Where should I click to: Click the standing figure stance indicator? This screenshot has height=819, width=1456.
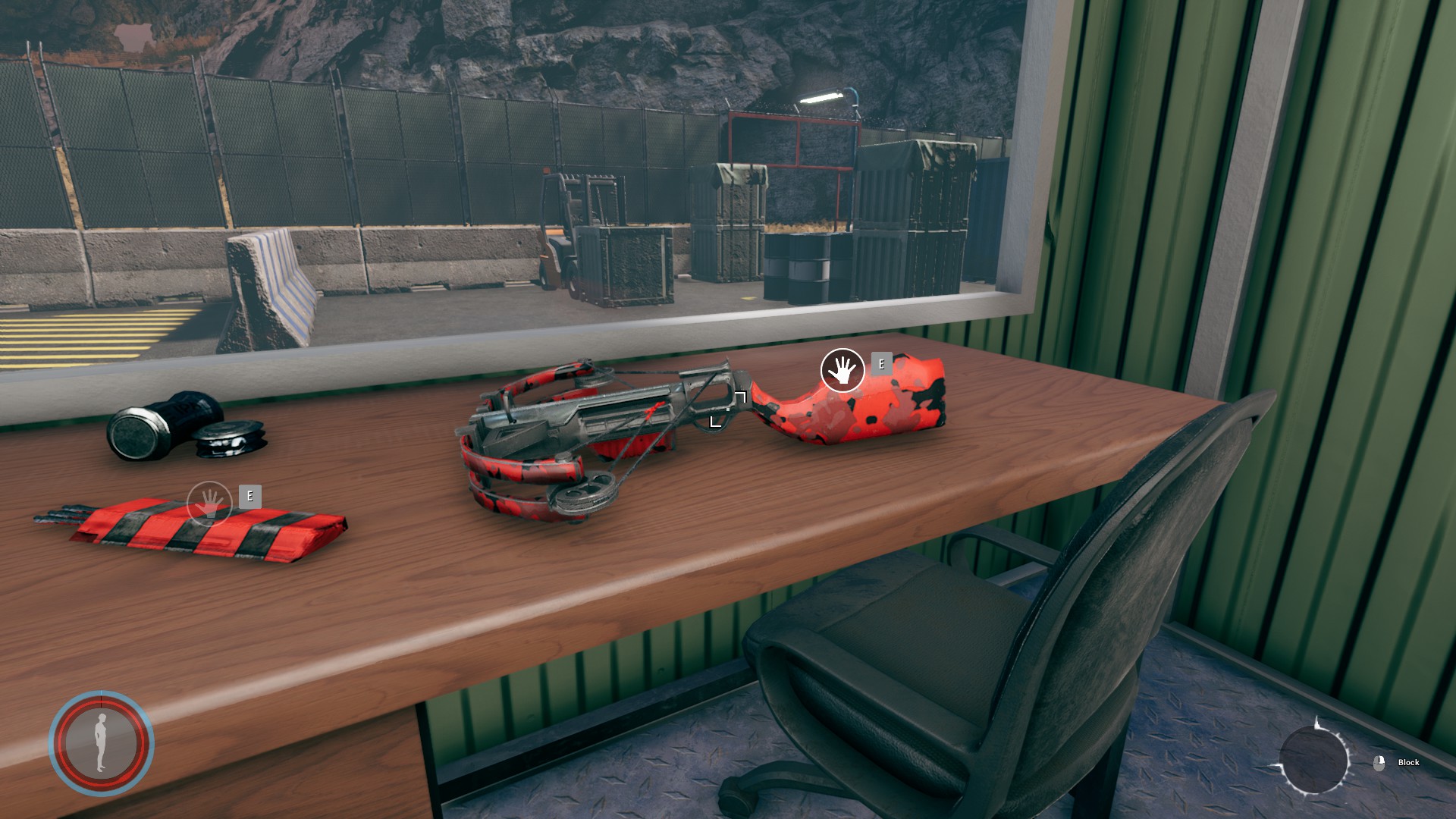tap(102, 743)
